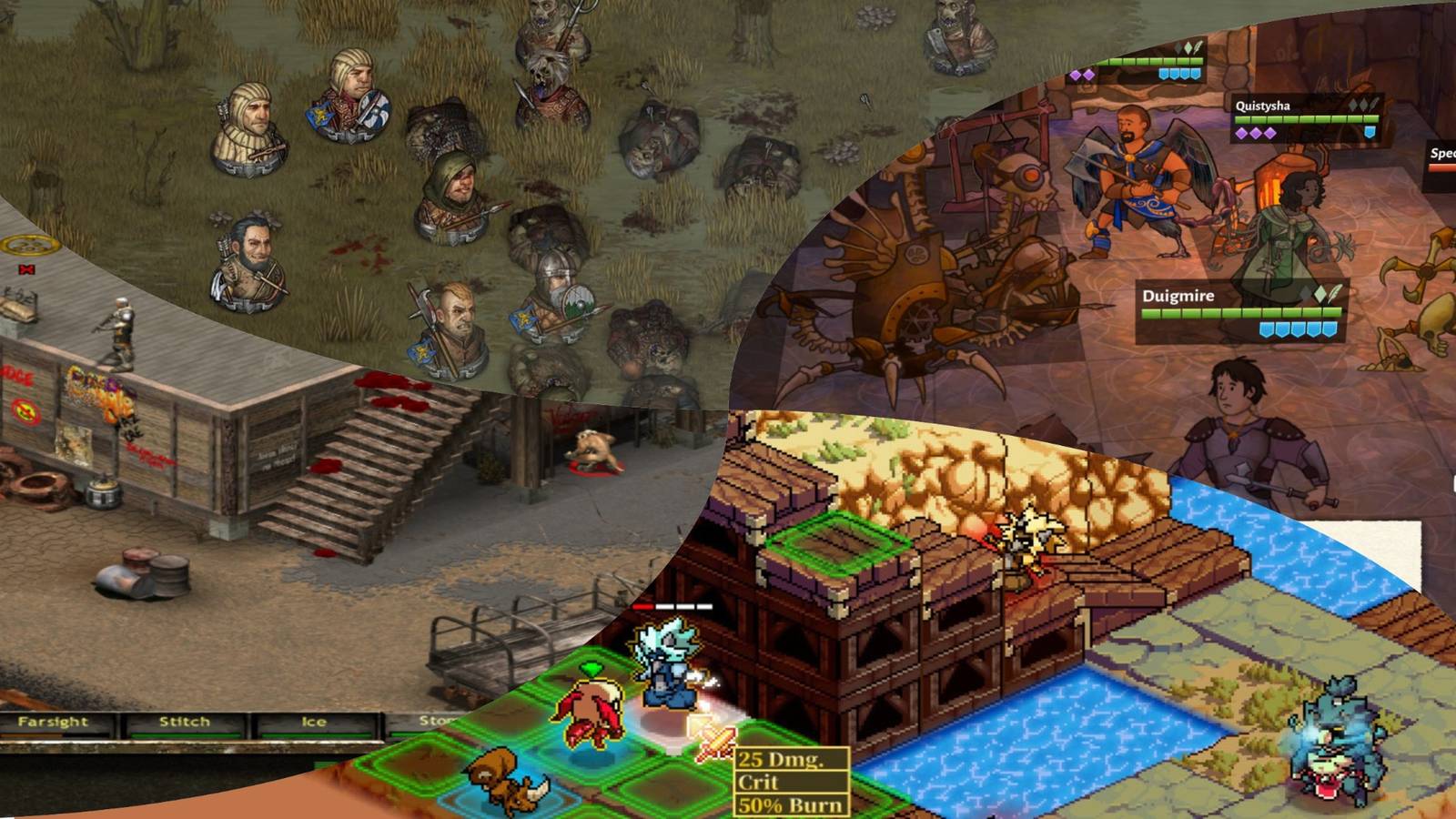
Task: Select the shield crest on the bald soldier's portrait
Action: tap(421, 352)
